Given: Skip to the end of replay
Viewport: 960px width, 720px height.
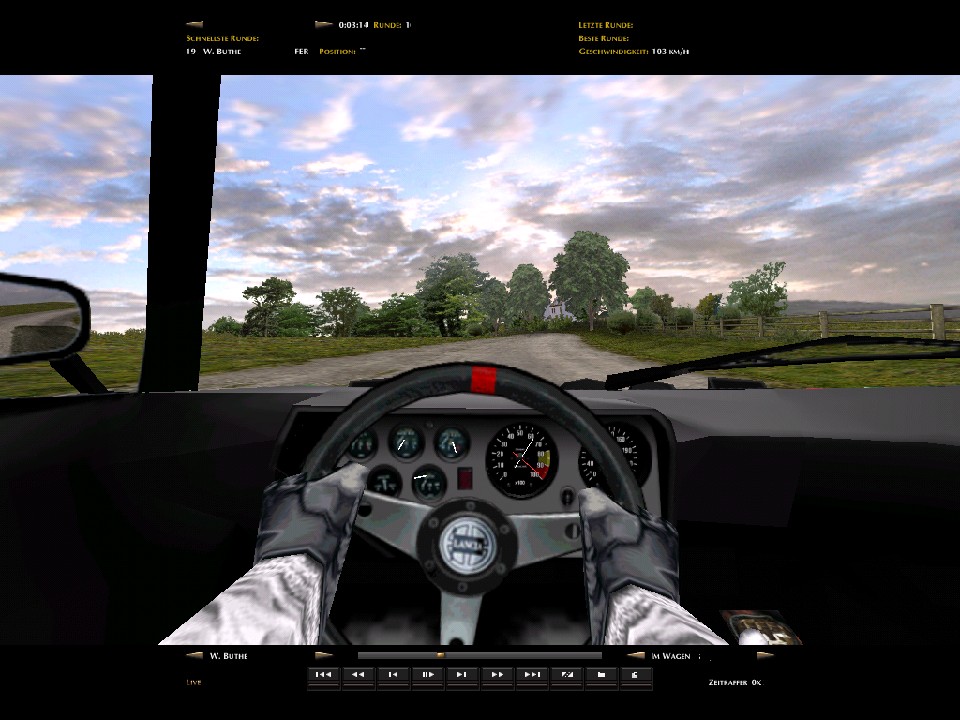Looking at the screenshot, I should tap(532, 675).
